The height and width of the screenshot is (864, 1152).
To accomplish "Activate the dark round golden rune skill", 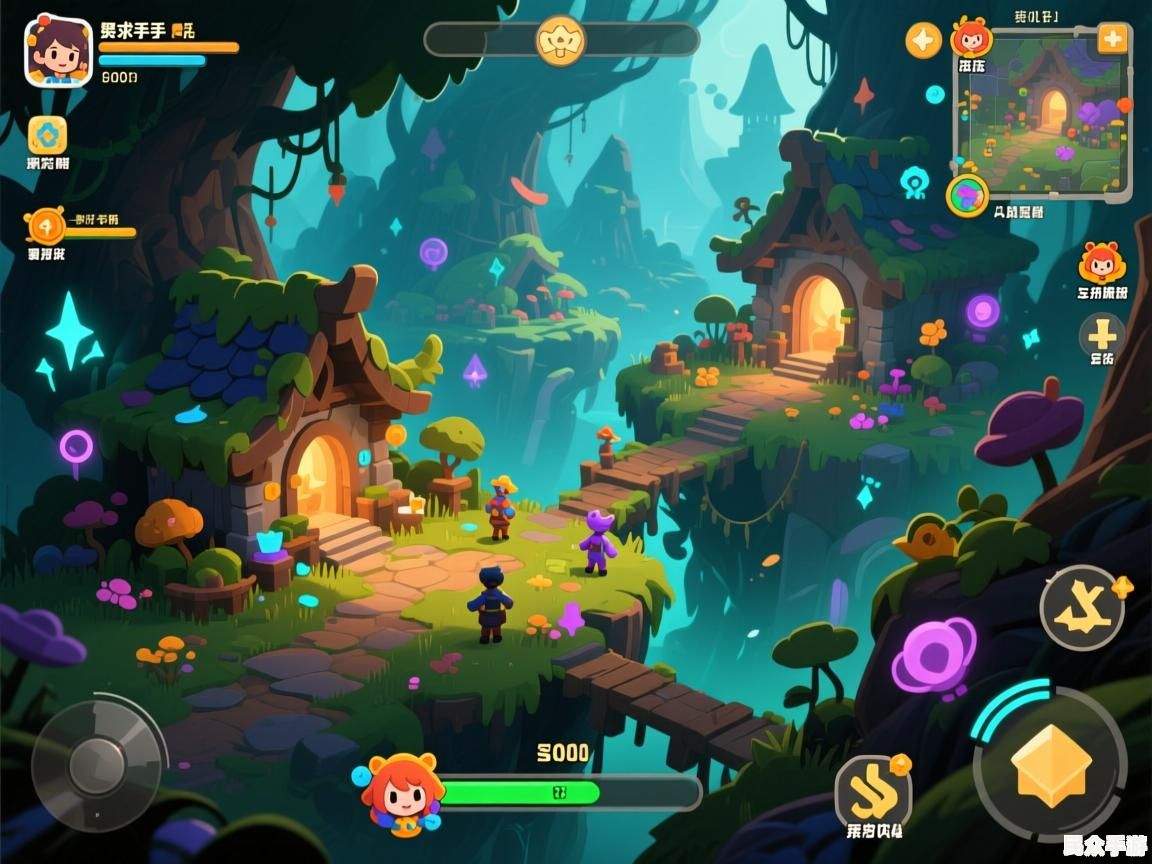I will (x=1082, y=608).
